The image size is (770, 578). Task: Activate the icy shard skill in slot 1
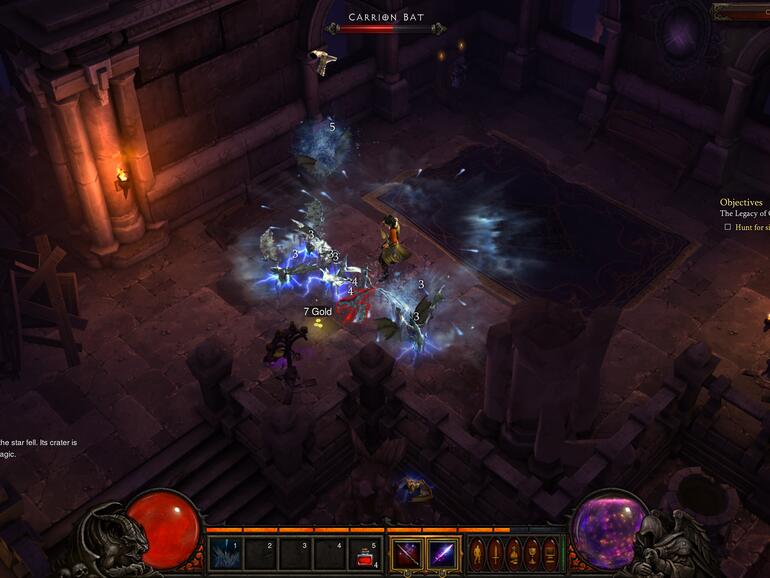[x=225, y=553]
